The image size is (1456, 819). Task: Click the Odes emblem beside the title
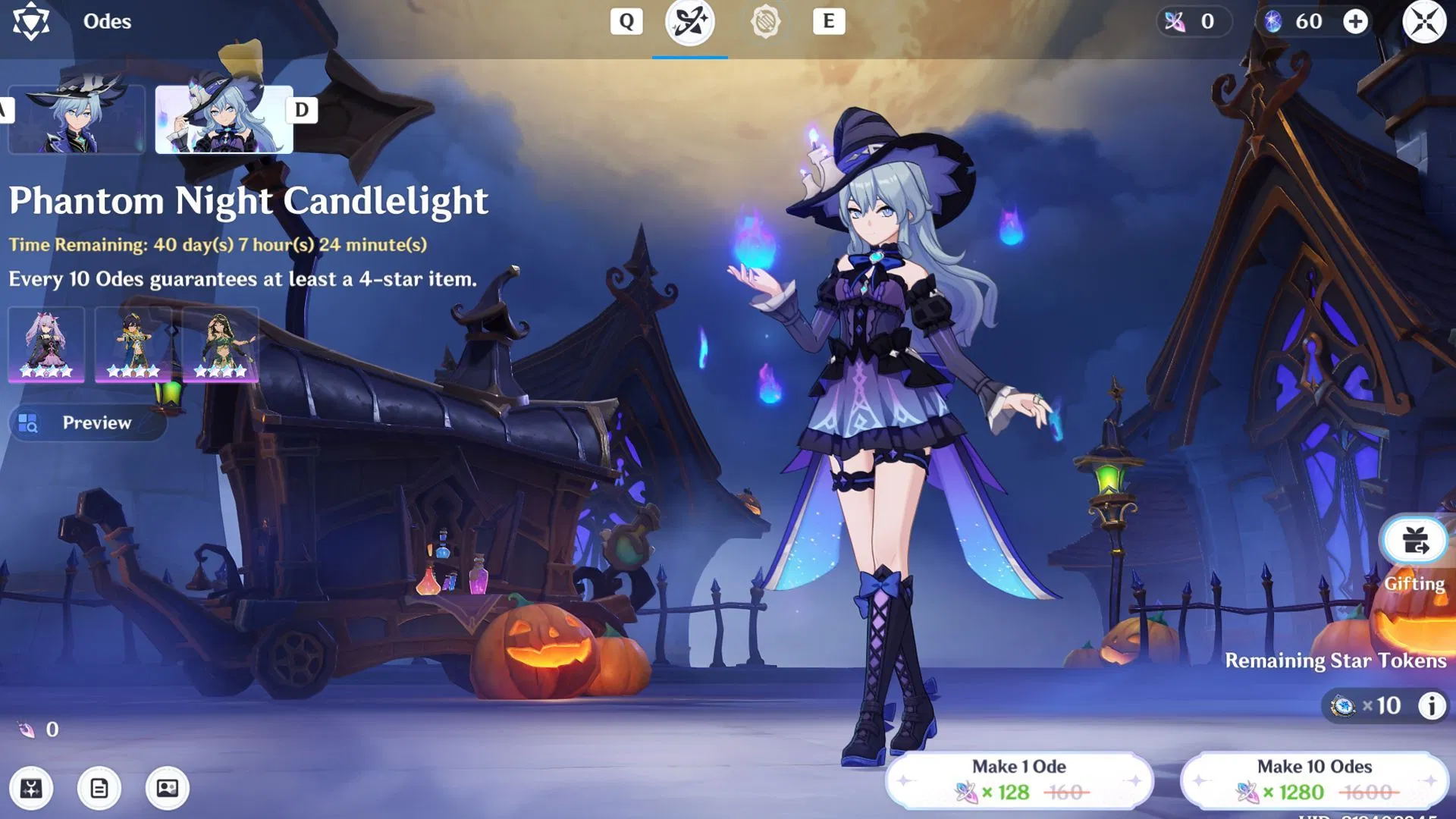tap(32, 21)
